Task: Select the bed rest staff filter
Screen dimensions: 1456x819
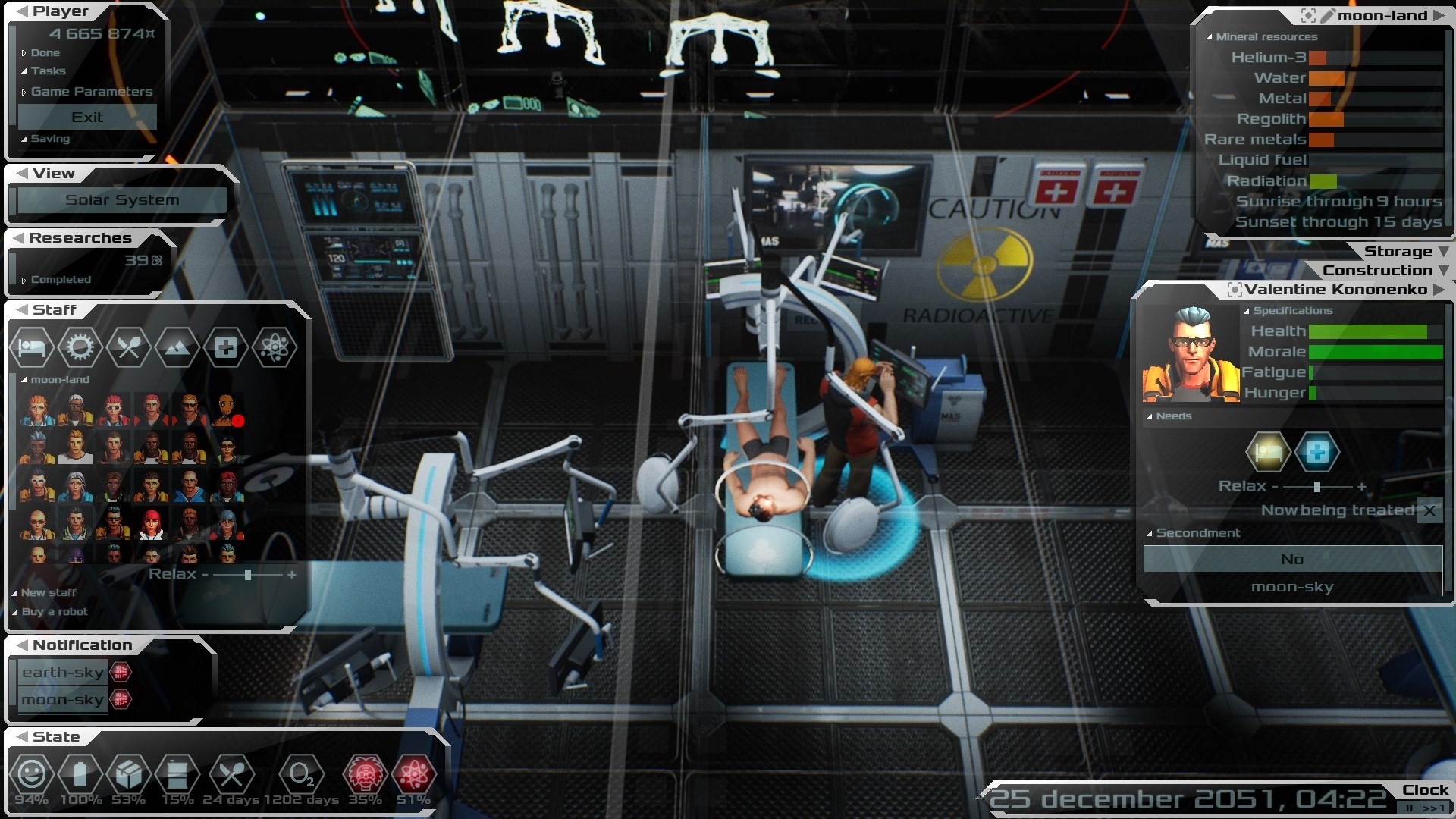Action: coord(31,347)
